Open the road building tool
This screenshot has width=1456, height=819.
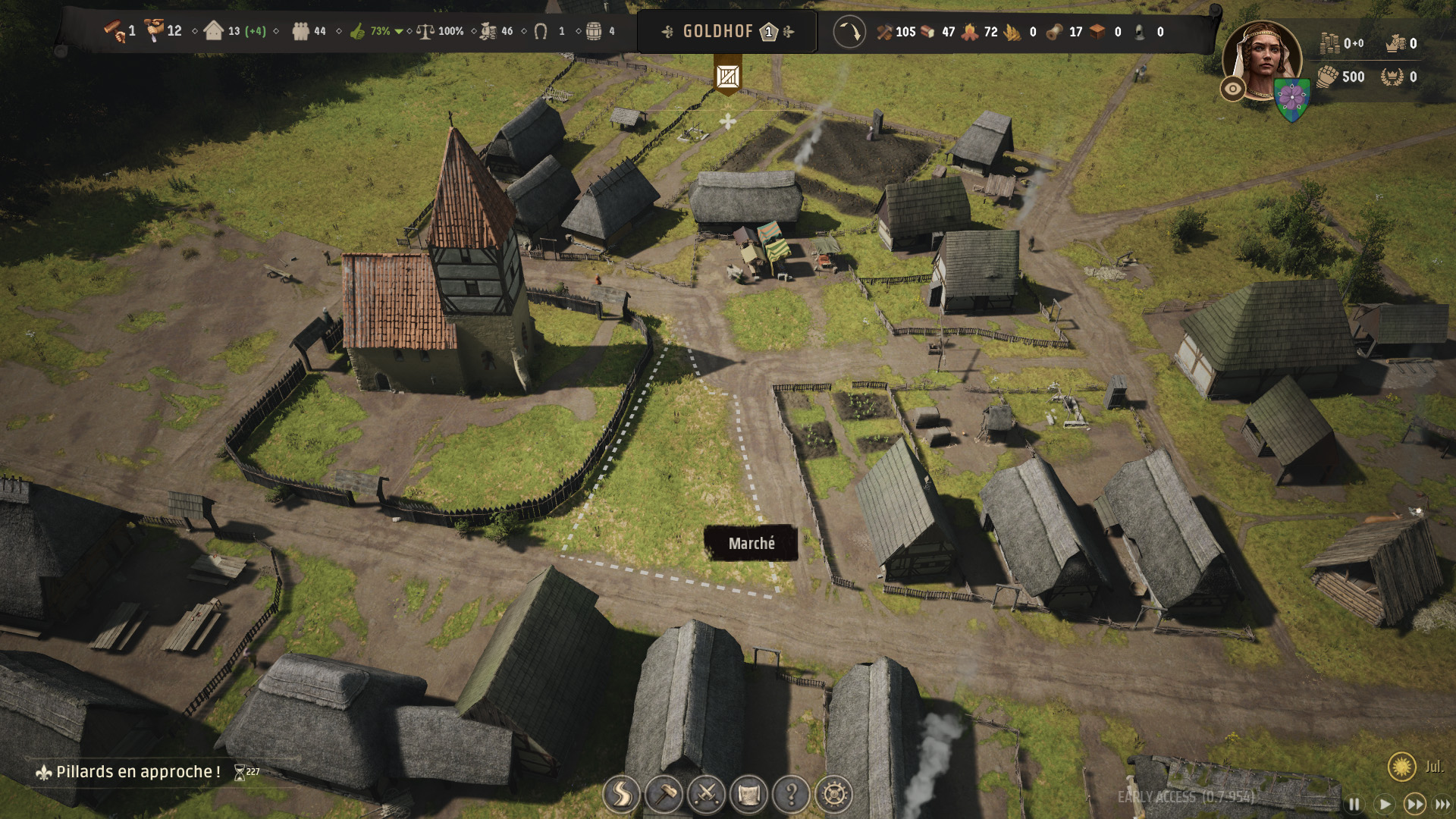tap(621, 794)
